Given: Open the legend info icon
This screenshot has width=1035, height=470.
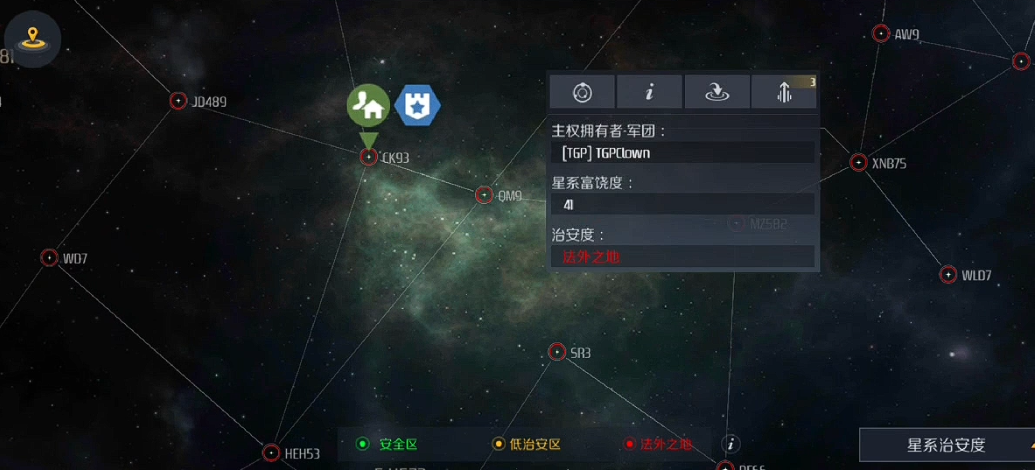Looking at the screenshot, I should pyautogui.click(x=731, y=444).
